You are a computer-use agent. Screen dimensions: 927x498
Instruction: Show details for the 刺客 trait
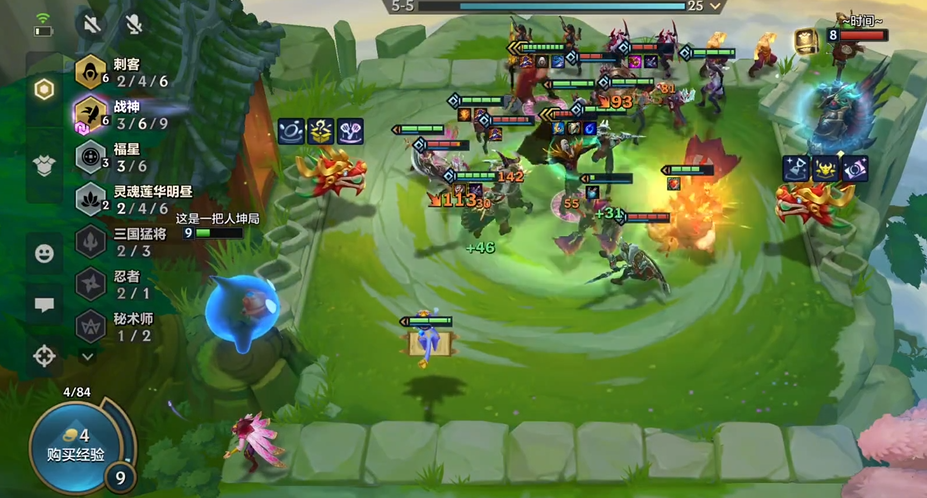(x=120, y=73)
